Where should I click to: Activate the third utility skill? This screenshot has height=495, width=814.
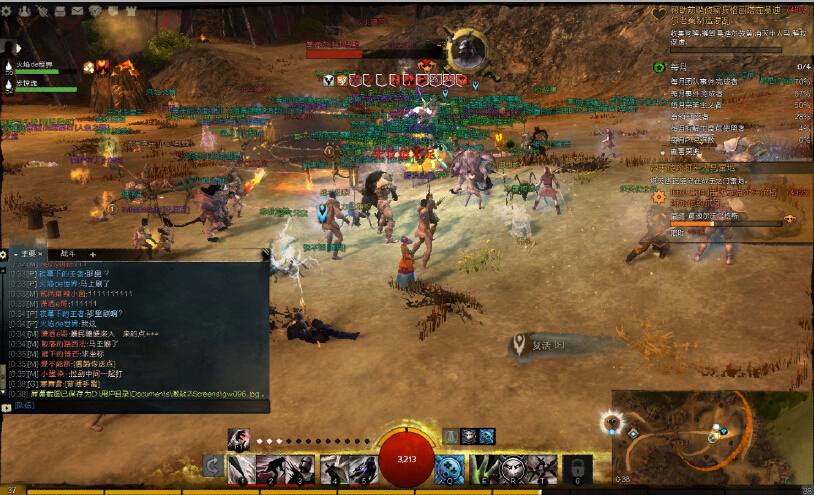[x=541, y=467]
